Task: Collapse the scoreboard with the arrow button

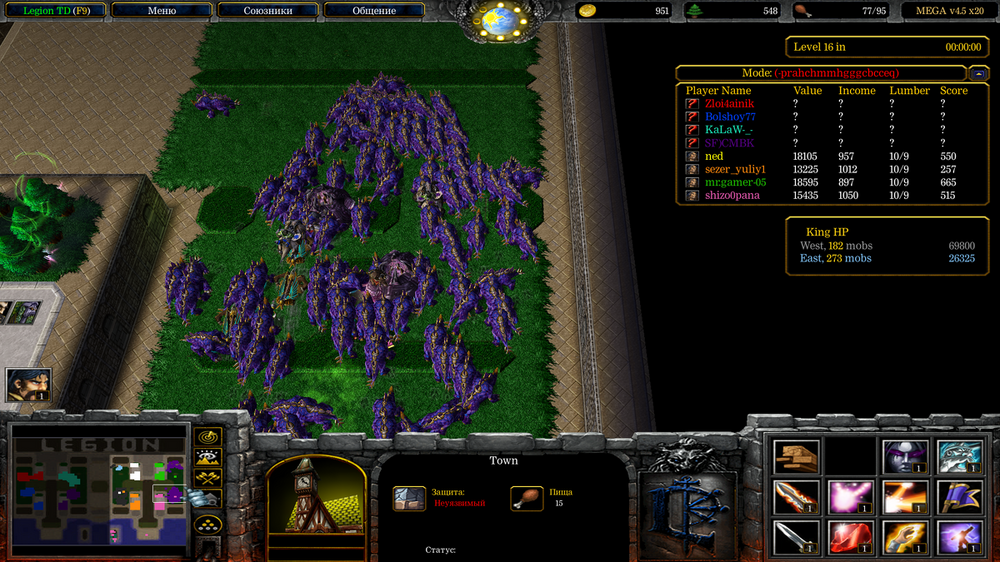Action: pos(979,73)
